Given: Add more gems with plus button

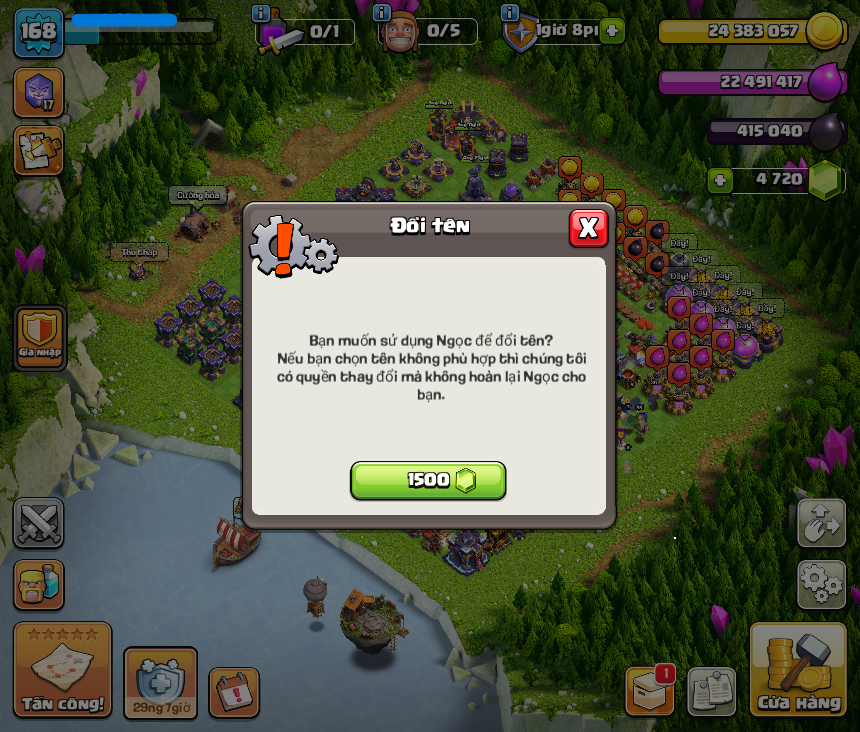Looking at the screenshot, I should (x=719, y=181).
